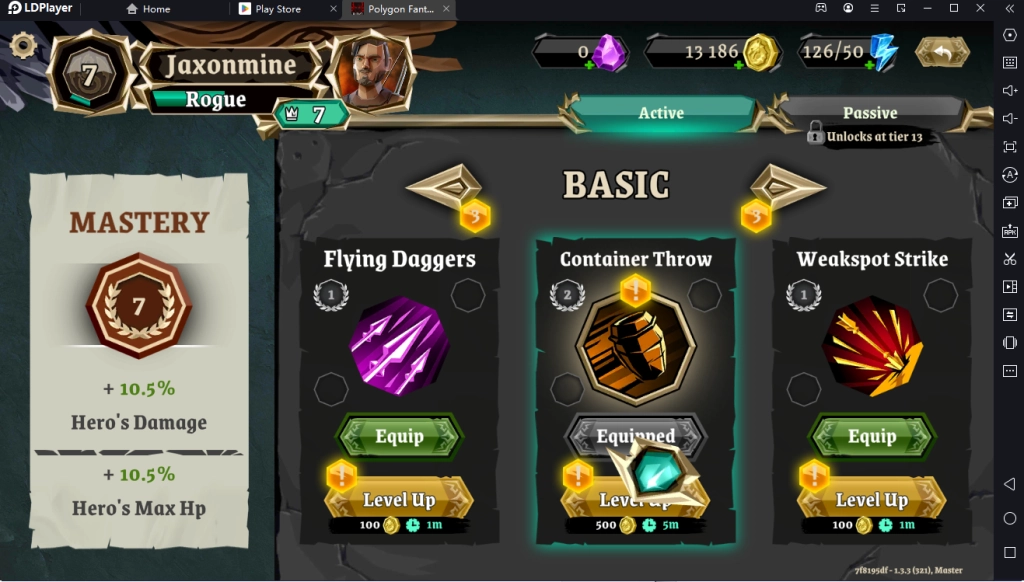Open the settings gear icon
This screenshot has width=1024, height=582.
point(22,45)
